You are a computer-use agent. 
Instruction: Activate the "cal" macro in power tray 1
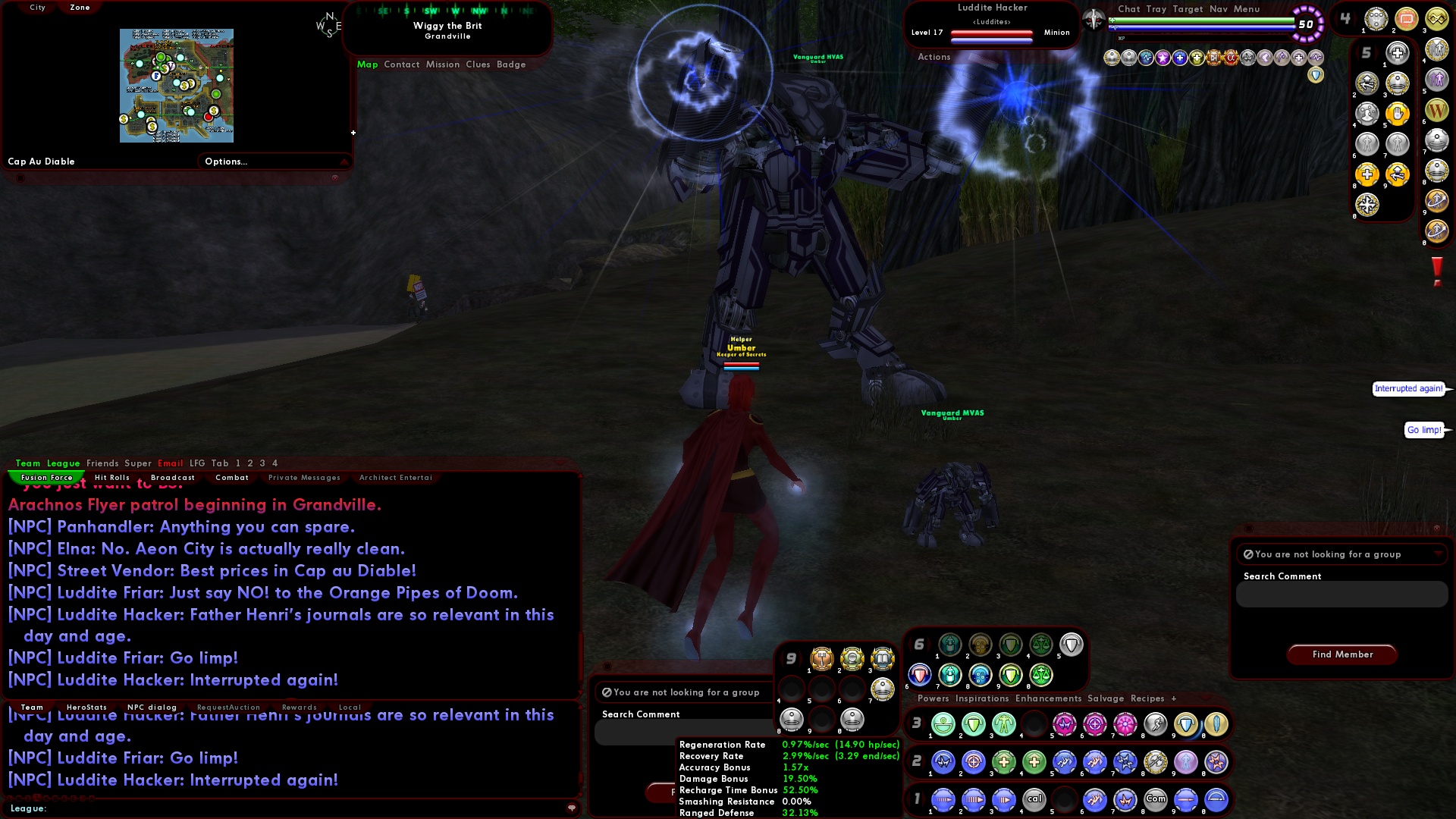(x=1034, y=801)
